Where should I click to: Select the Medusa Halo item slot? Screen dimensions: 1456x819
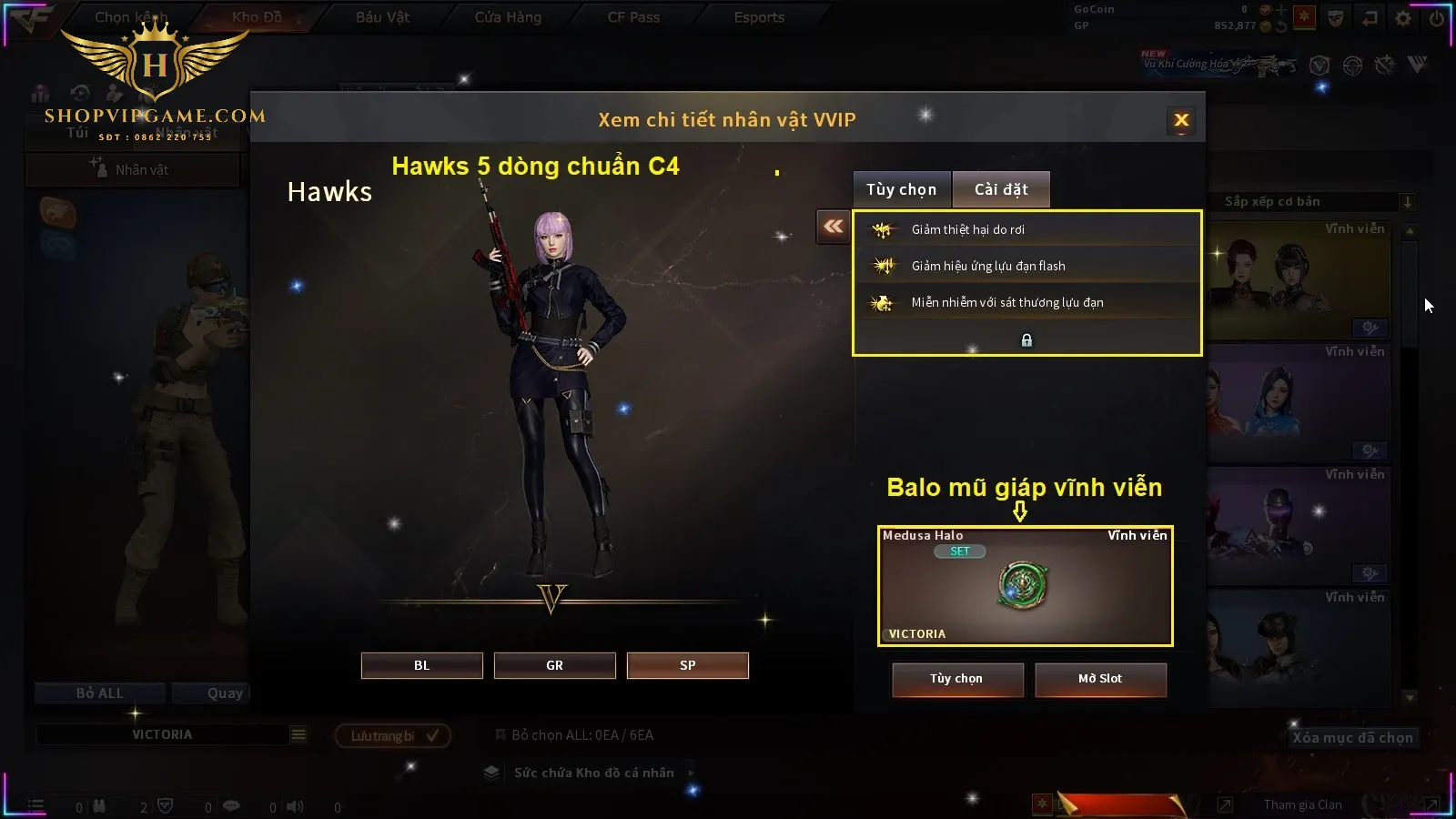click(1025, 586)
